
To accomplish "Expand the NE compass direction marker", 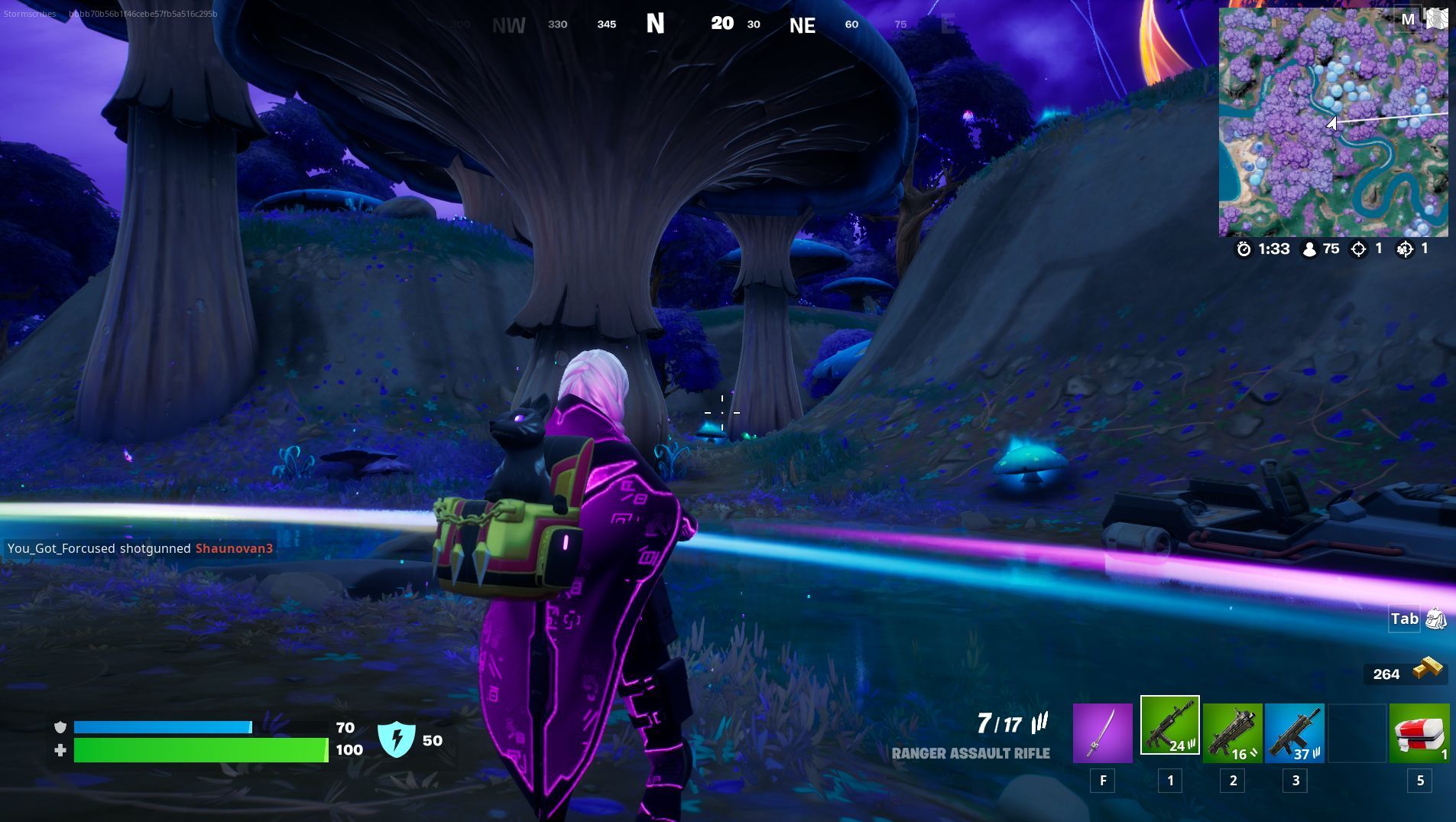I will [801, 24].
